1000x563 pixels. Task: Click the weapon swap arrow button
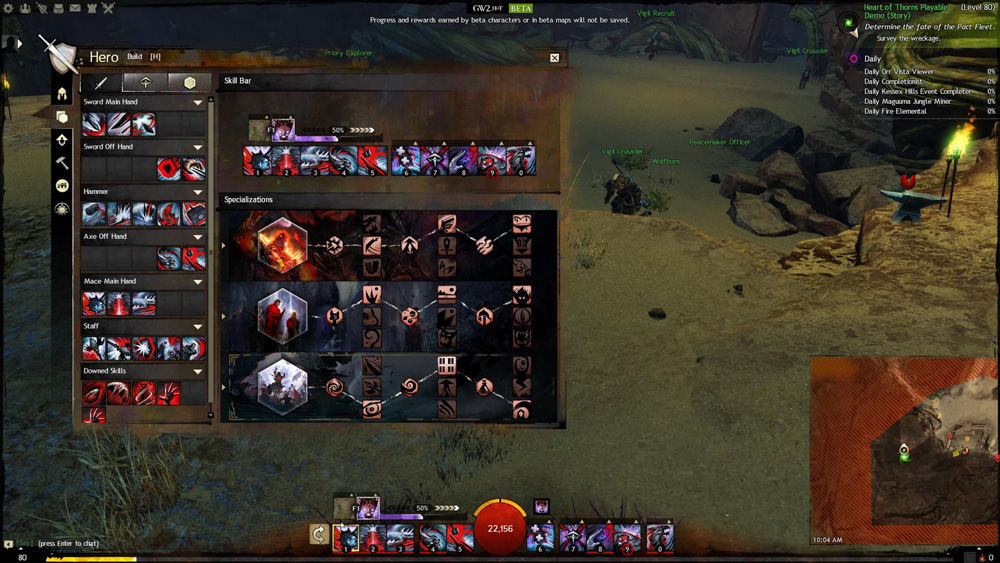coord(319,535)
